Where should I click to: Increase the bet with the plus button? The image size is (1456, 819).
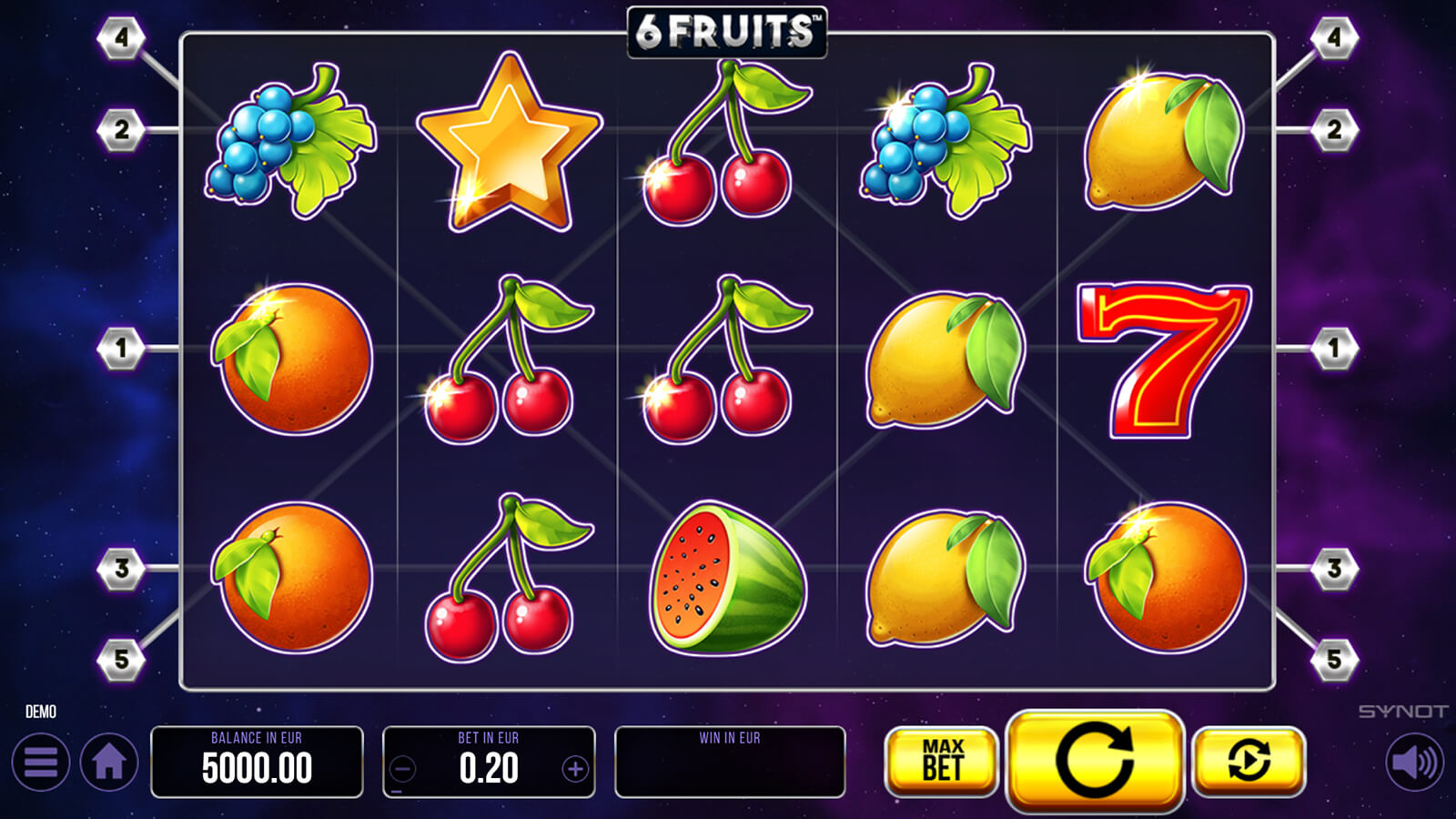pos(575,770)
